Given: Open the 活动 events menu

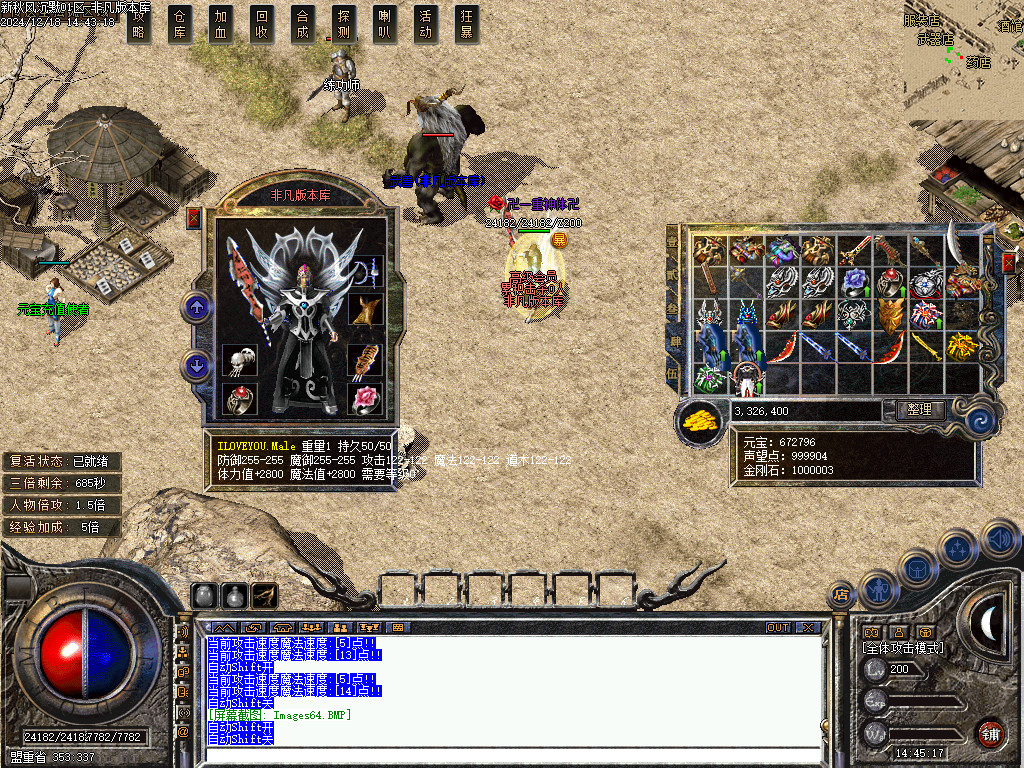Looking at the screenshot, I should (x=426, y=23).
